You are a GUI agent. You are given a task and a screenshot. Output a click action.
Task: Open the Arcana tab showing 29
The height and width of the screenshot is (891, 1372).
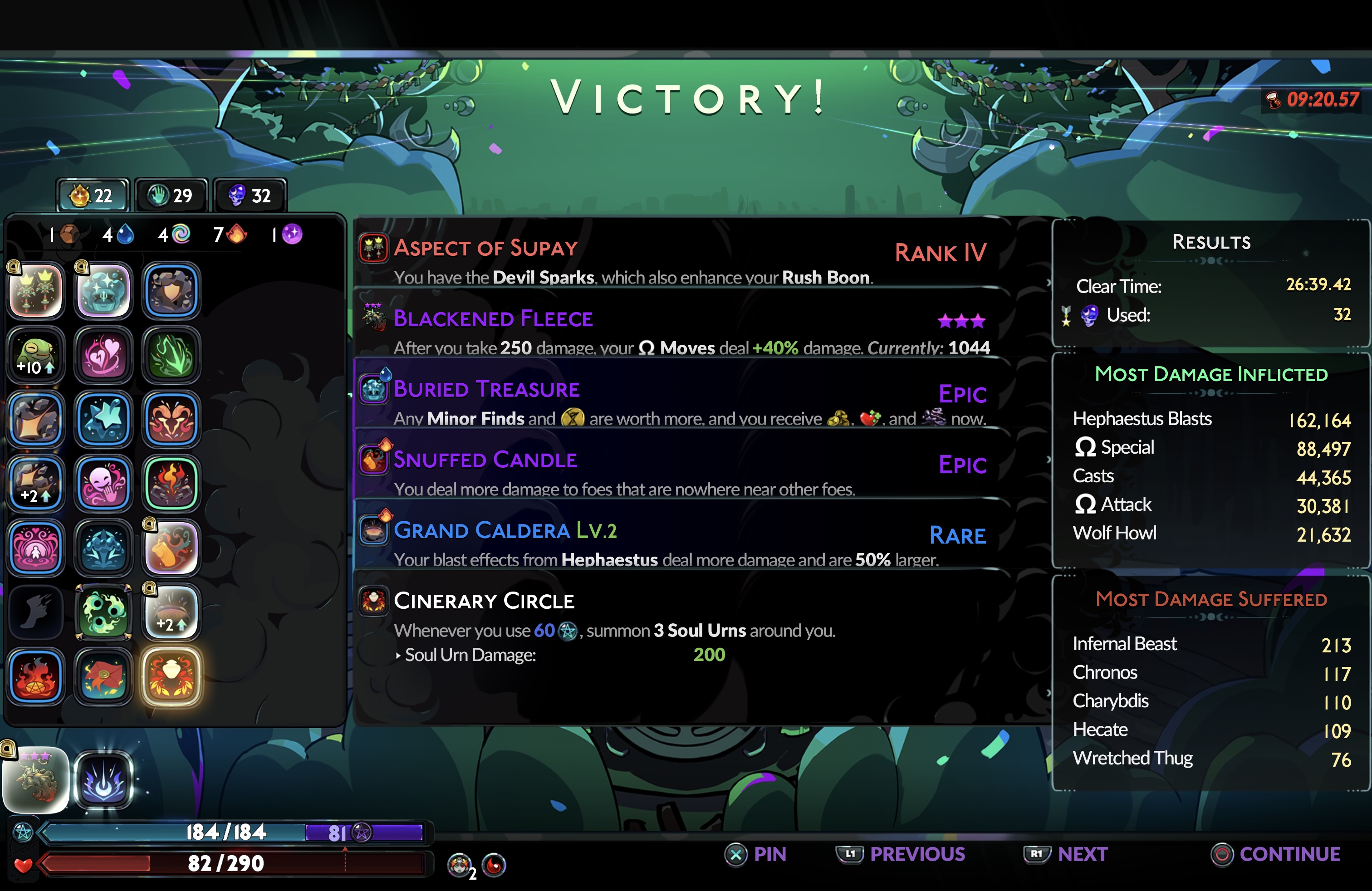(171, 196)
